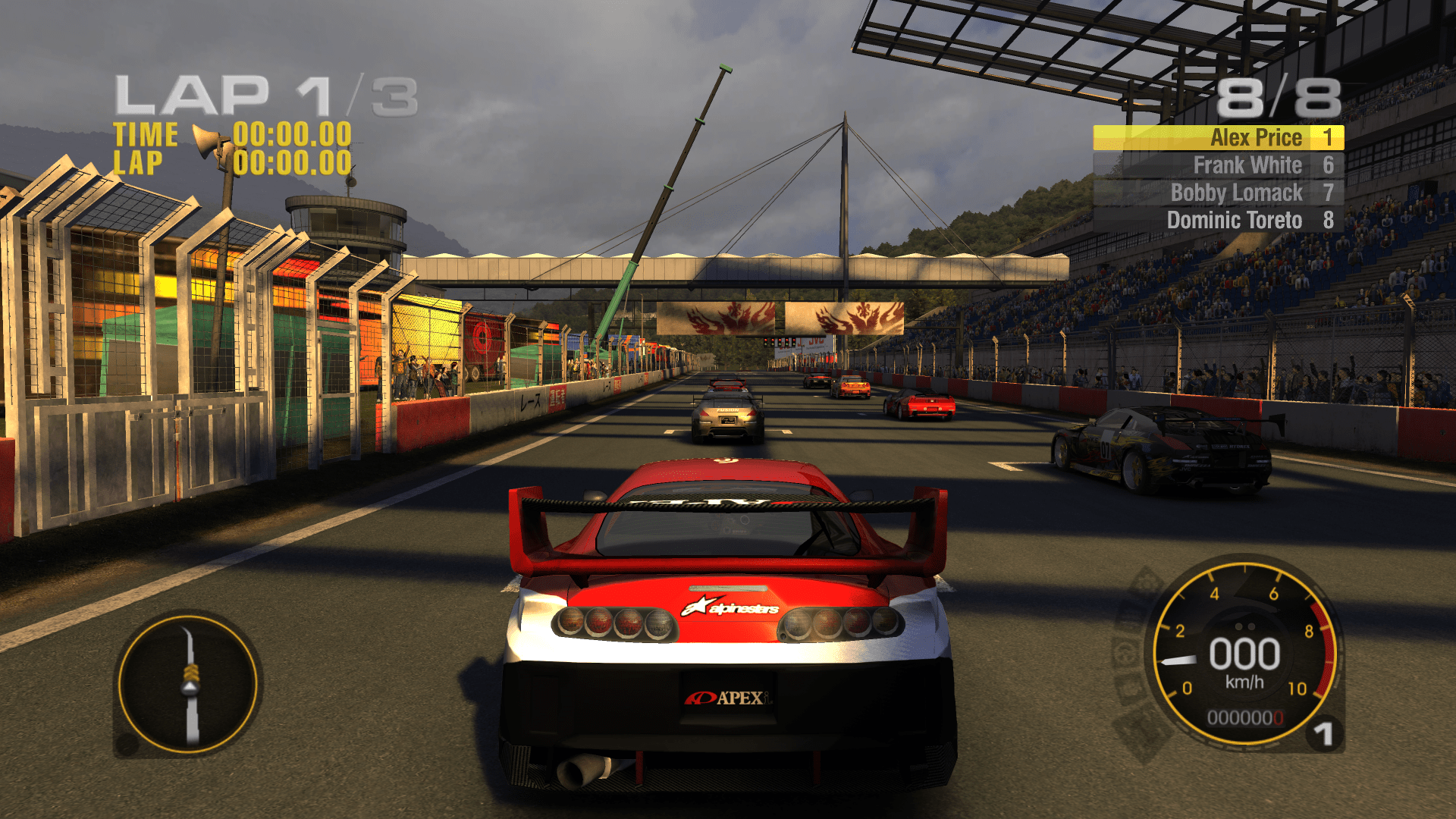Select Alex Price in the standings

pyautogui.click(x=1218, y=138)
